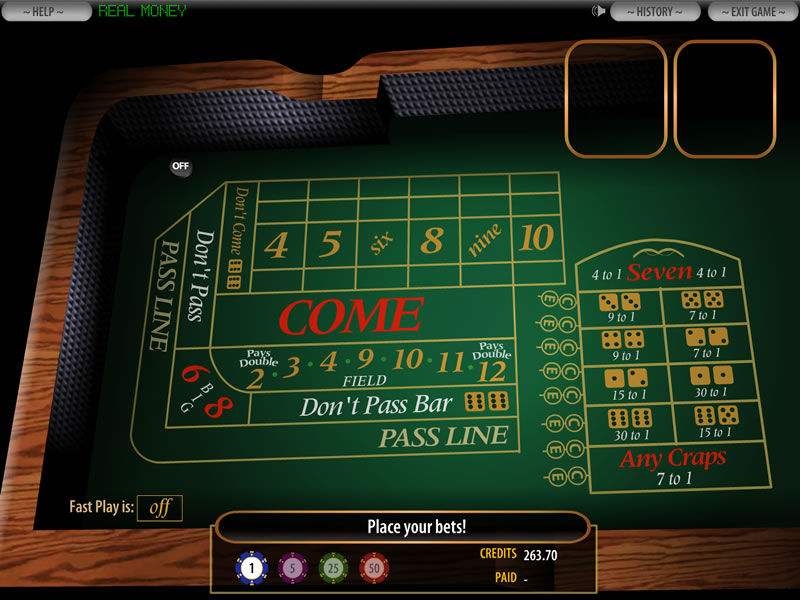Screen dimensions: 800x600
Task: Place a chip on field 12 Pays Double
Action: coord(492,368)
